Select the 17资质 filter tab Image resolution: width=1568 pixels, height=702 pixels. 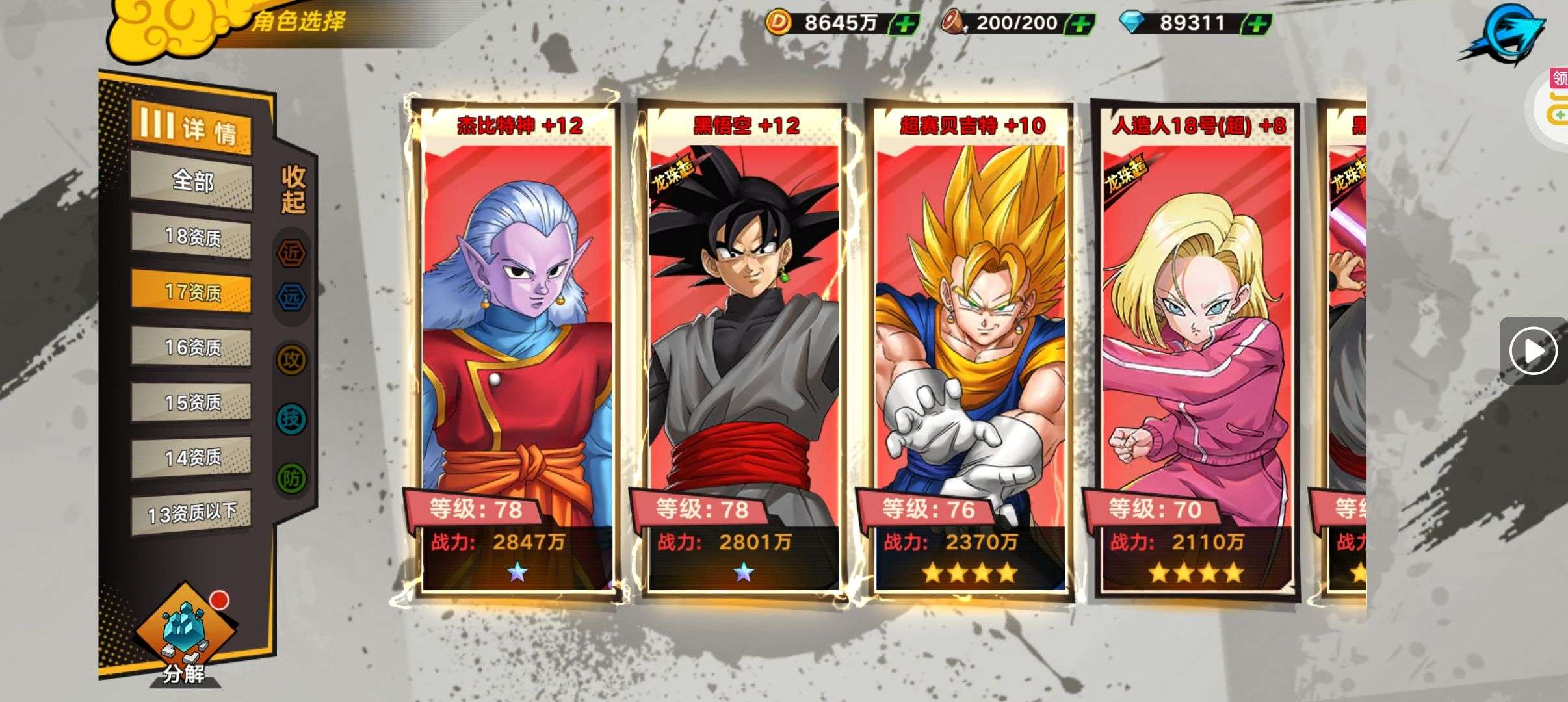(192, 291)
